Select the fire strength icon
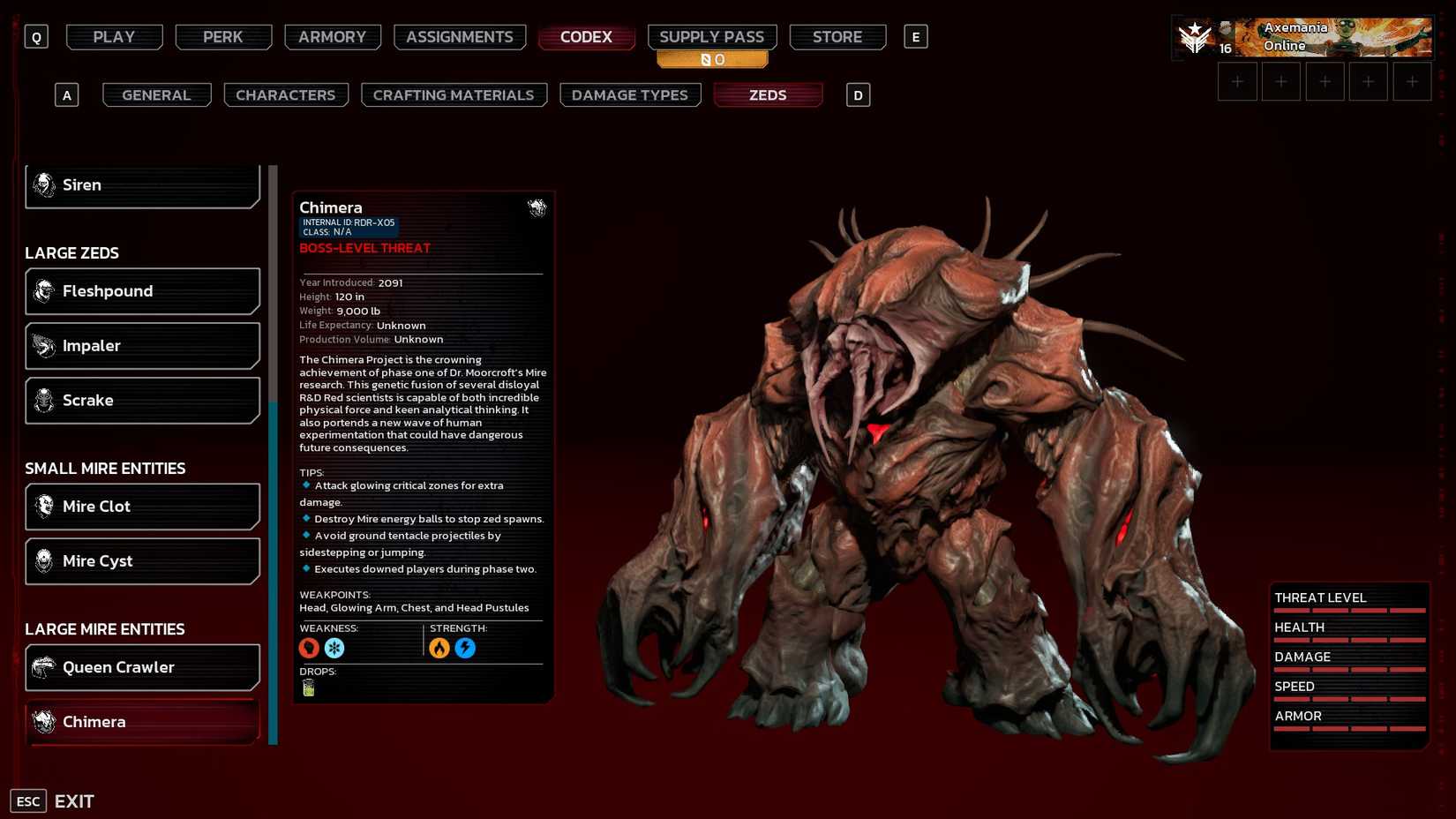Screen dimensions: 1456x819 coord(441,647)
